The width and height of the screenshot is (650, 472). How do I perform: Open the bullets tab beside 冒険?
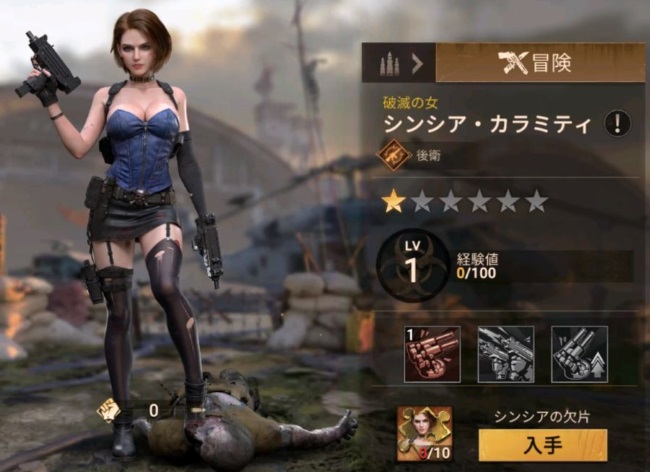point(399,63)
